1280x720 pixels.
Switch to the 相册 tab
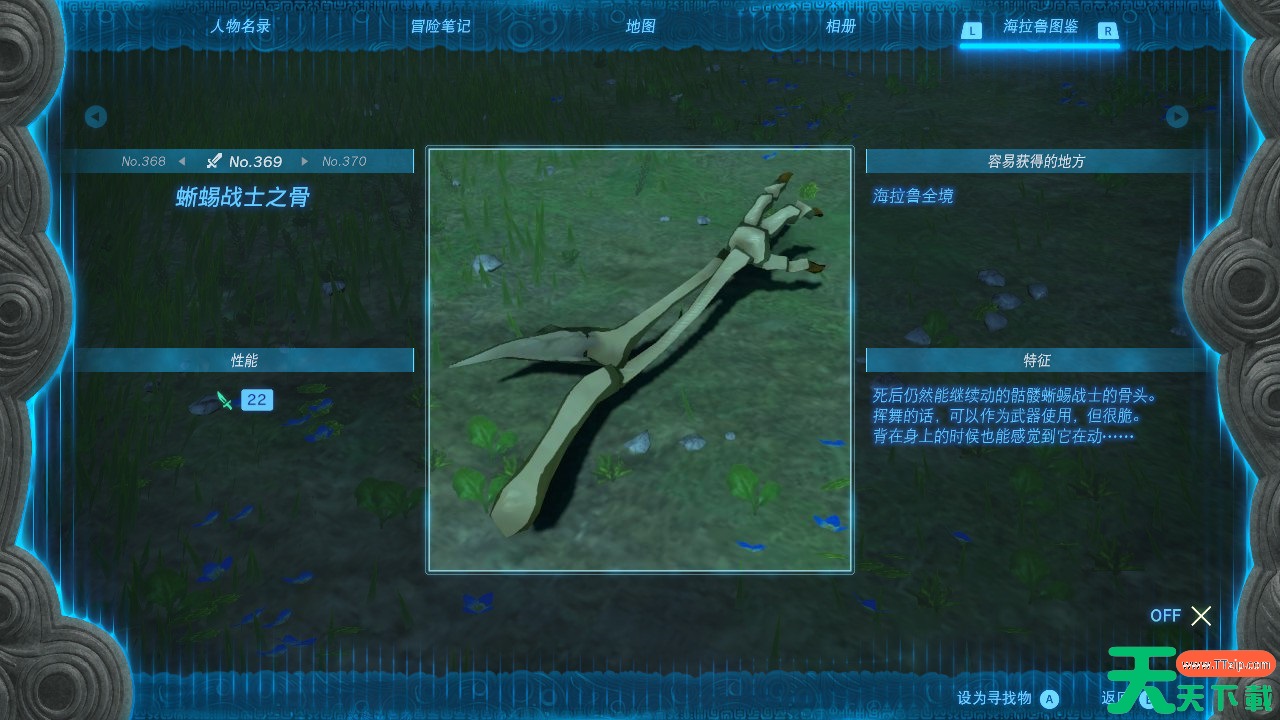tap(840, 27)
